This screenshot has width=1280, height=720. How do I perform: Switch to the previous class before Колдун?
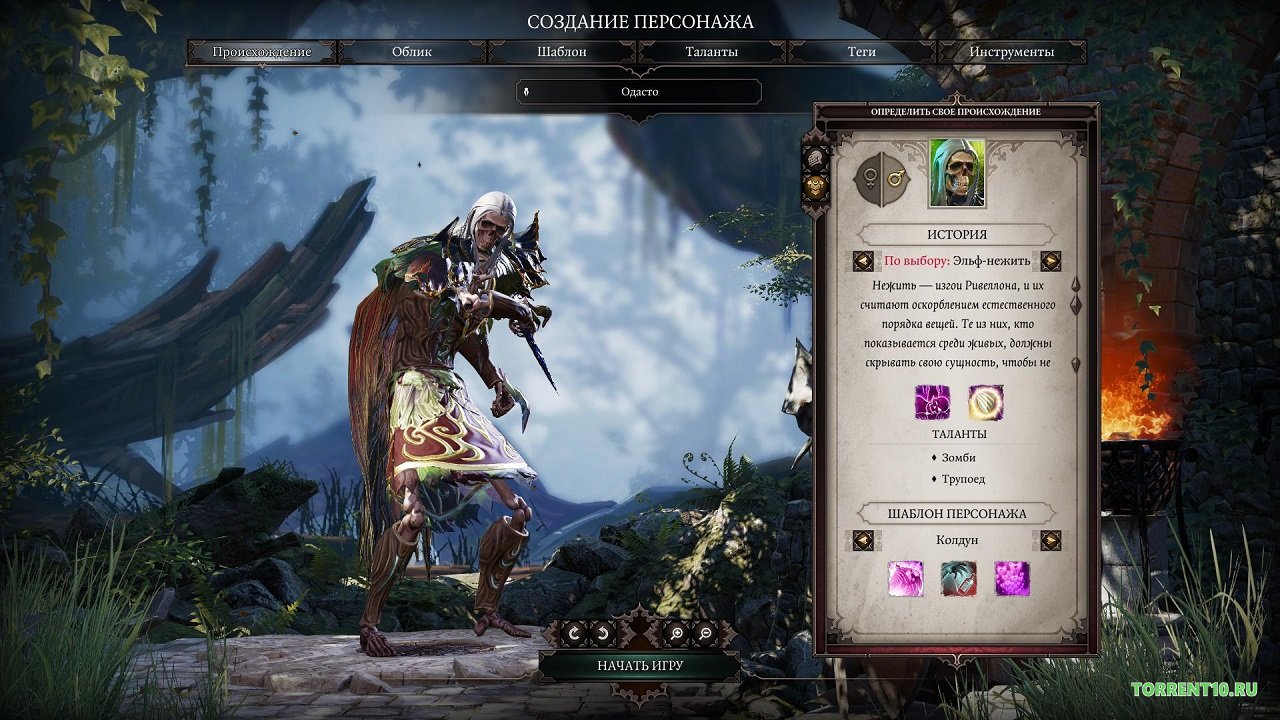point(863,540)
